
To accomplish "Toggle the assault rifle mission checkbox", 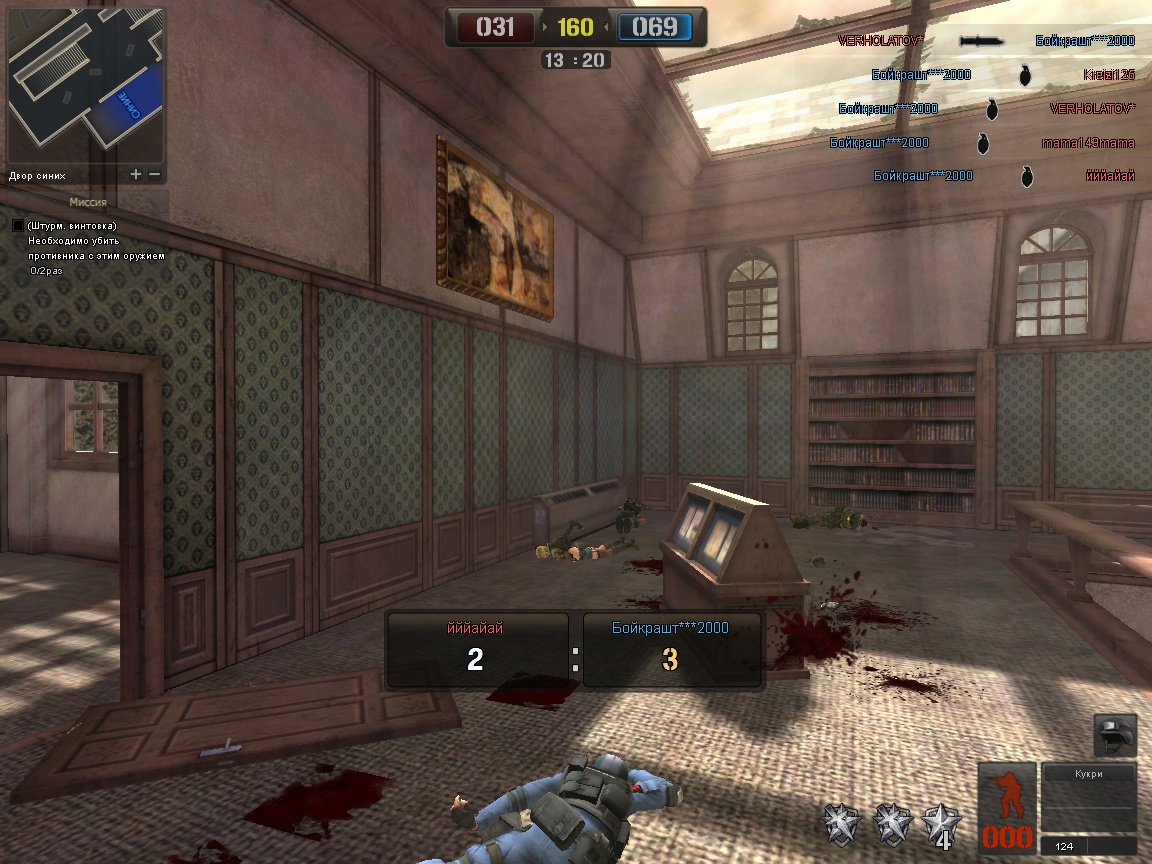I will click(x=17, y=226).
